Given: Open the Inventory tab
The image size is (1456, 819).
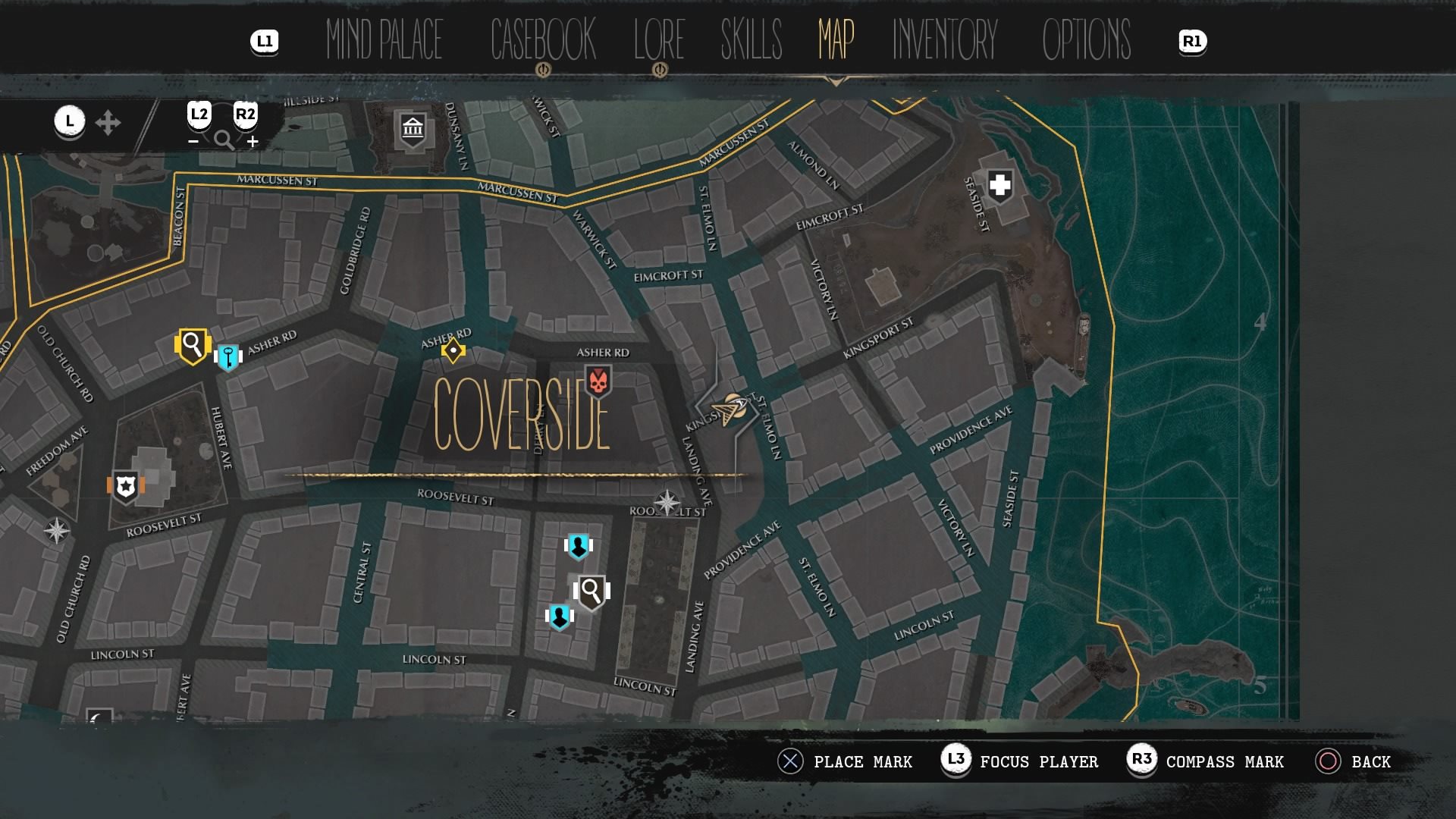Looking at the screenshot, I should (x=944, y=39).
